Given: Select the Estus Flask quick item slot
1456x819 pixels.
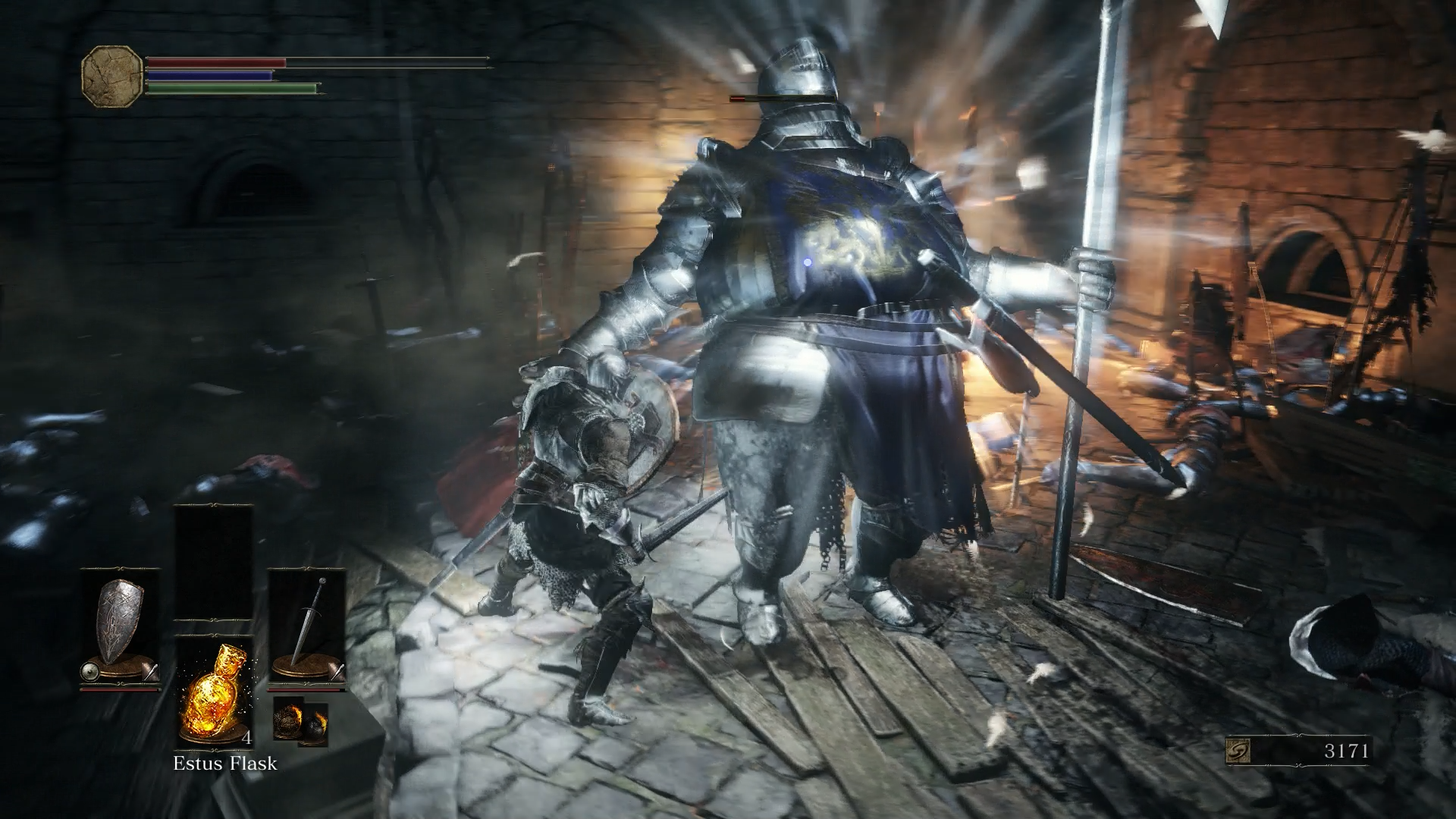Looking at the screenshot, I should click(x=213, y=692).
